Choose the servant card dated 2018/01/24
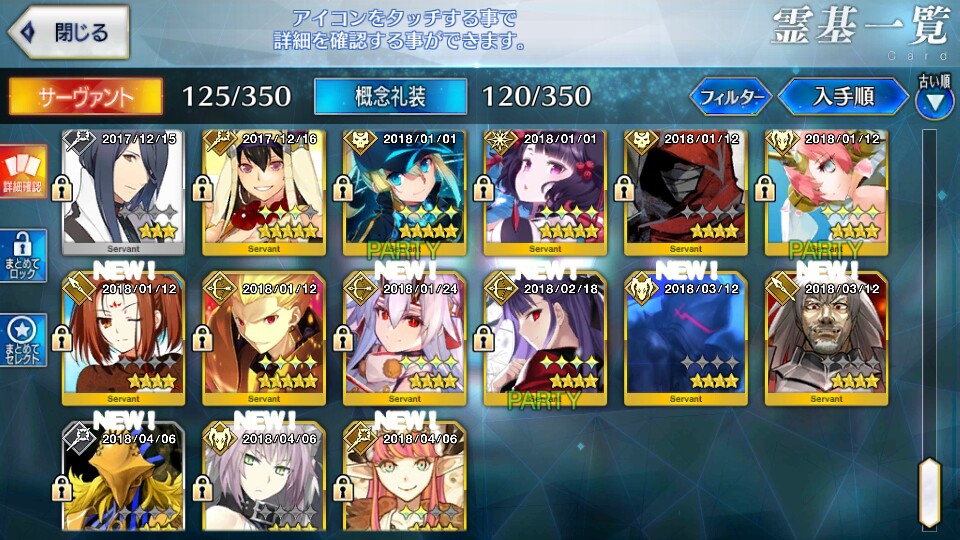This screenshot has height=540, width=960. (406, 338)
